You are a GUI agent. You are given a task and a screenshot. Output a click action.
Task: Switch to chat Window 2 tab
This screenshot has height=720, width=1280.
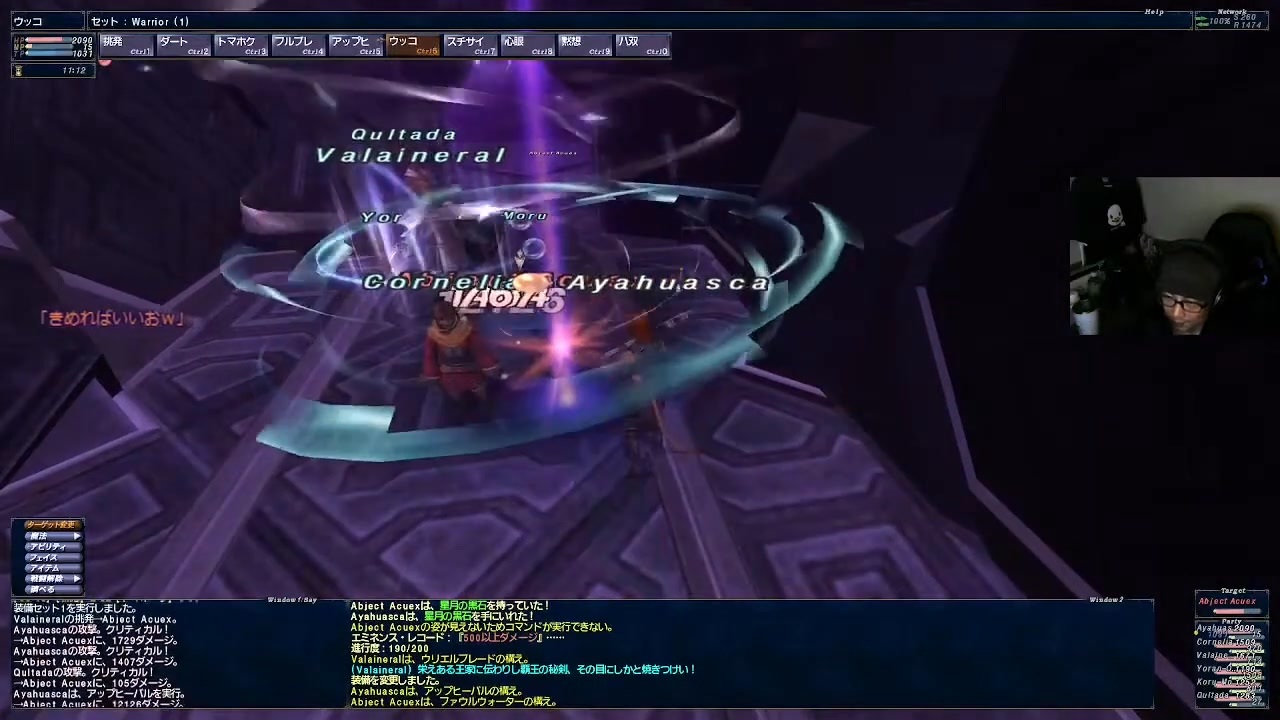pos(1106,599)
